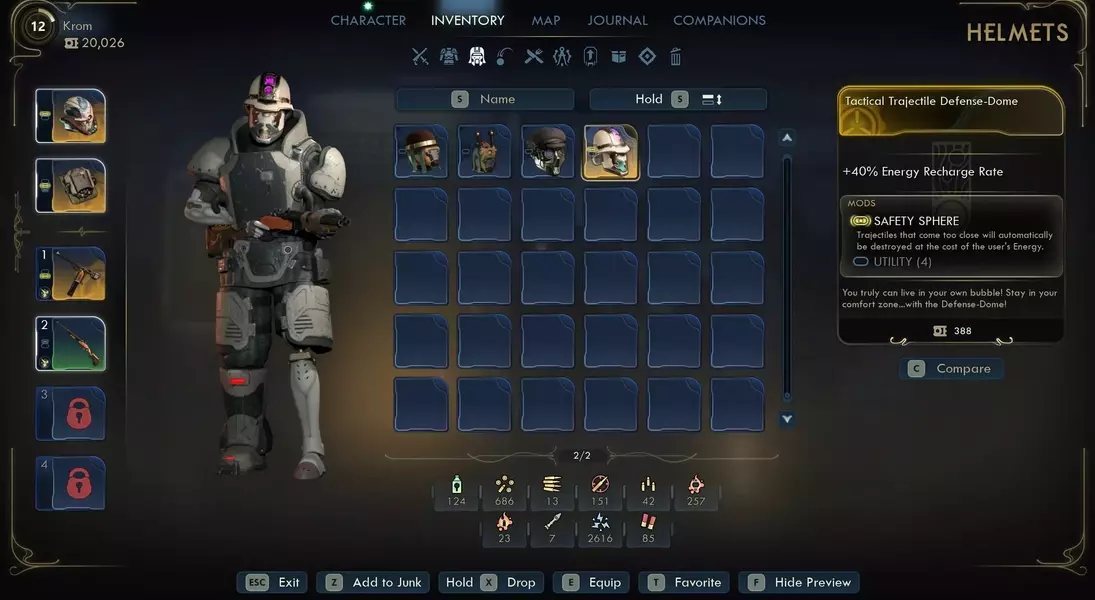Switch to the Map tab
The height and width of the screenshot is (600, 1095).
546,20
